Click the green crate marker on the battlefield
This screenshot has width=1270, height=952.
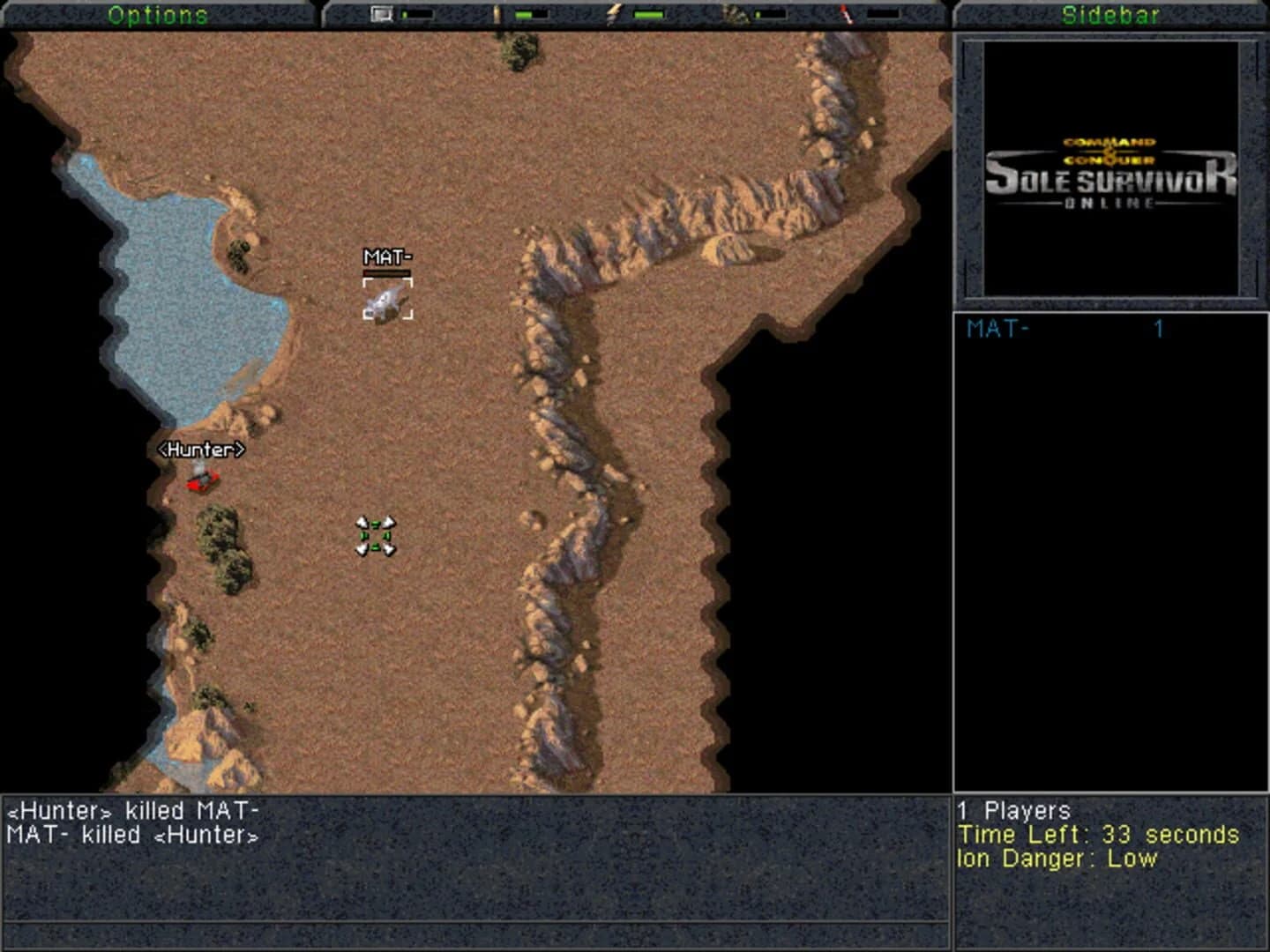(x=374, y=535)
